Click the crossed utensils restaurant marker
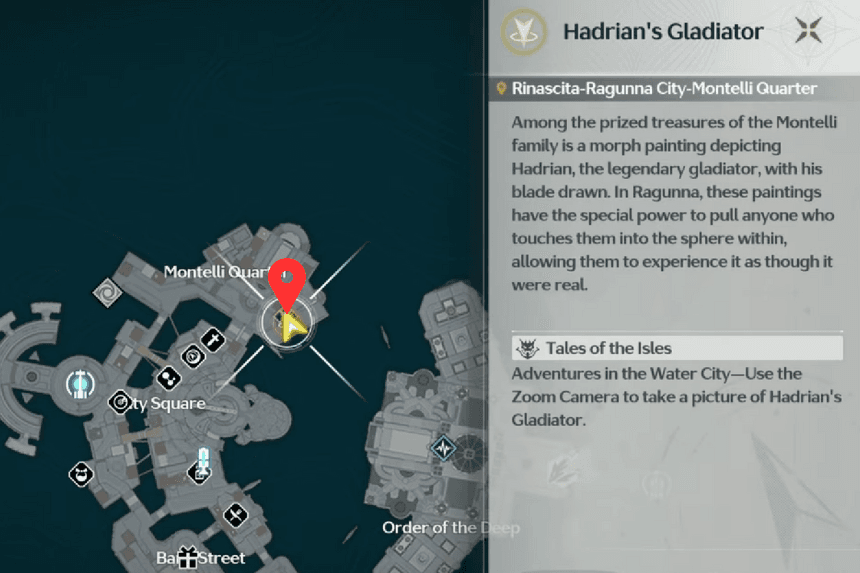 click(x=236, y=515)
